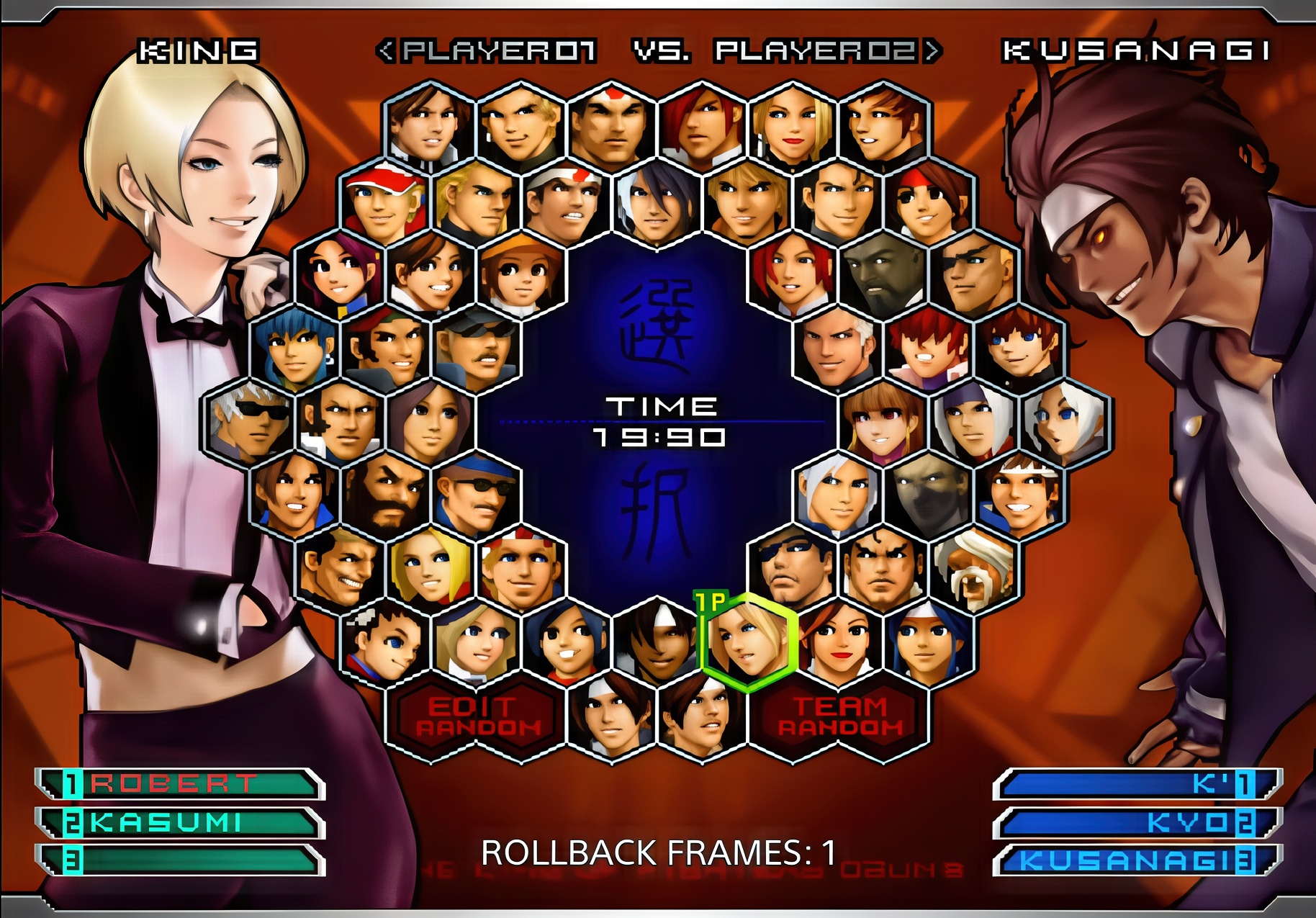
Task: Choose the kid in the orange hat
Action: click(521, 276)
